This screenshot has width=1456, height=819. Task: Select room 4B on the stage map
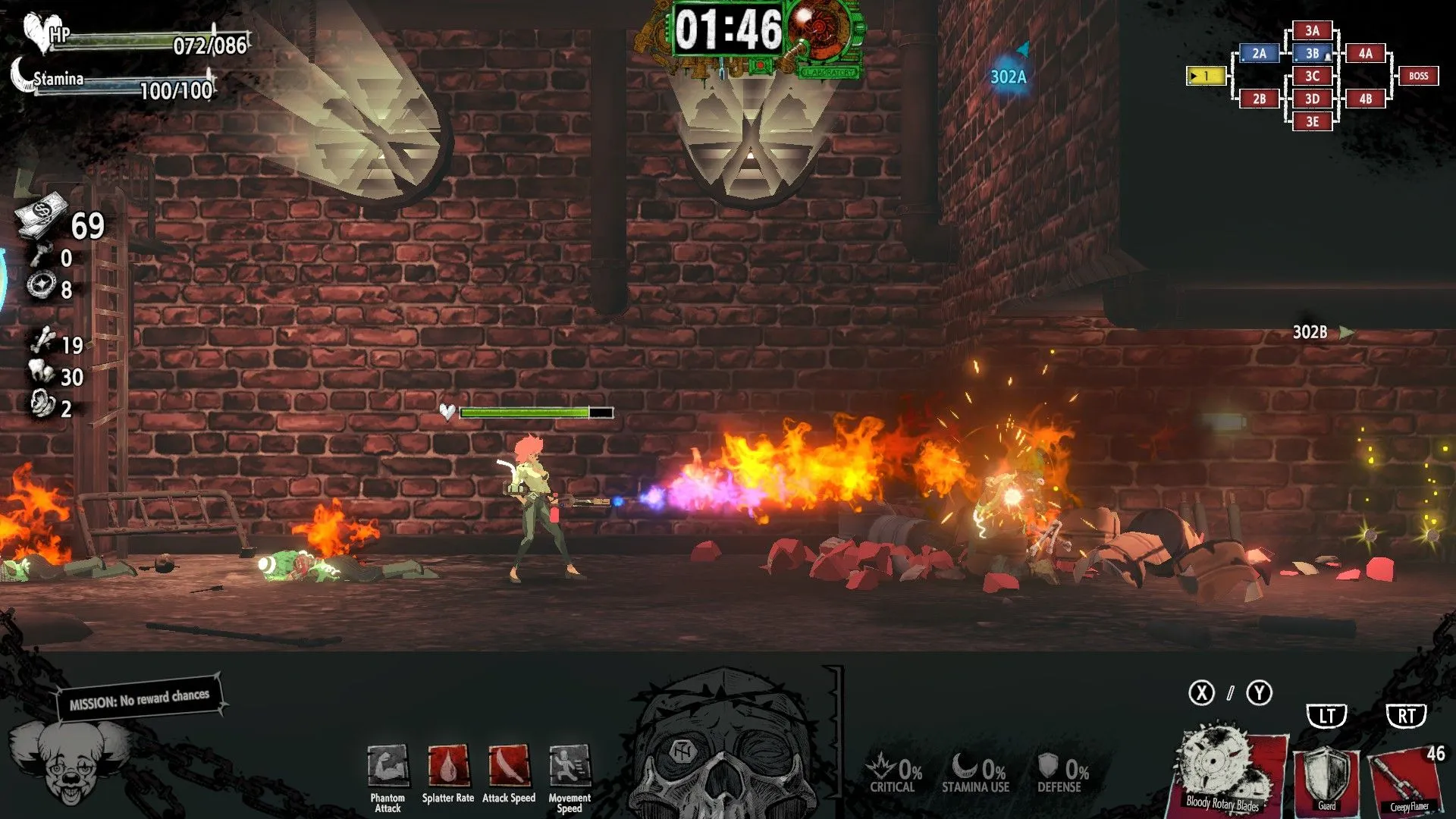click(1365, 99)
